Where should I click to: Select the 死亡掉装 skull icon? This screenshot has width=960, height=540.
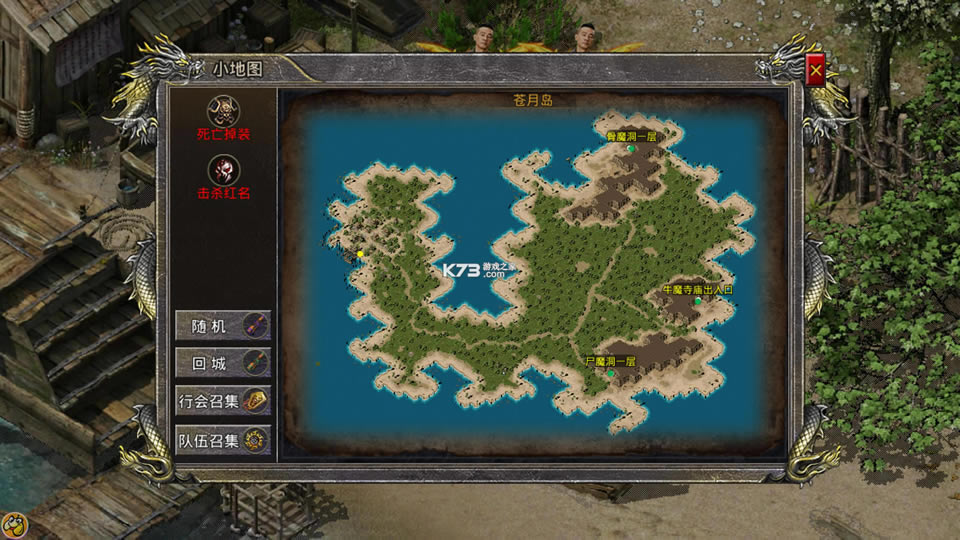pyautogui.click(x=223, y=110)
